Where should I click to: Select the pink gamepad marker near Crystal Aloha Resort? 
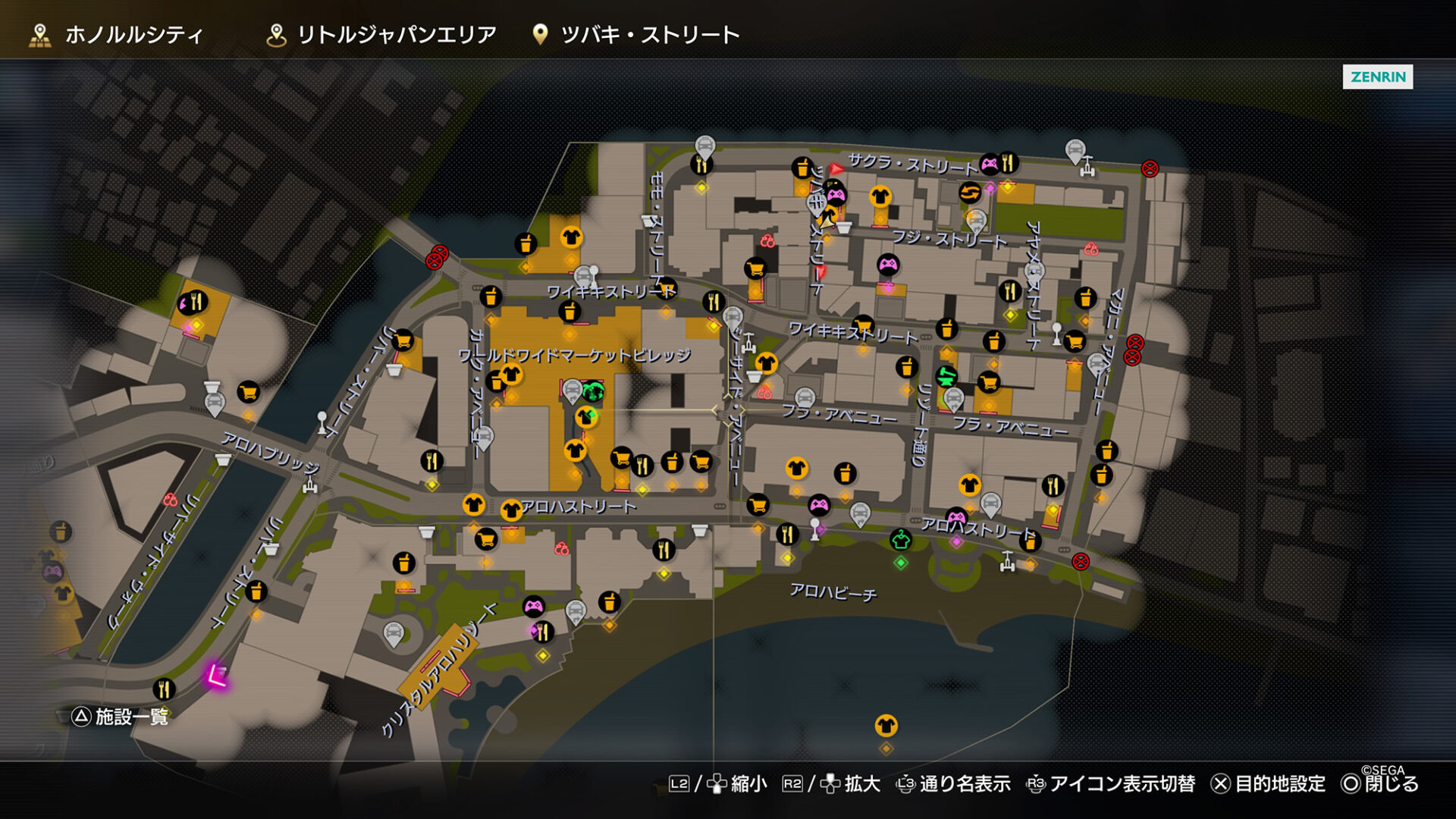click(x=534, y=606)
